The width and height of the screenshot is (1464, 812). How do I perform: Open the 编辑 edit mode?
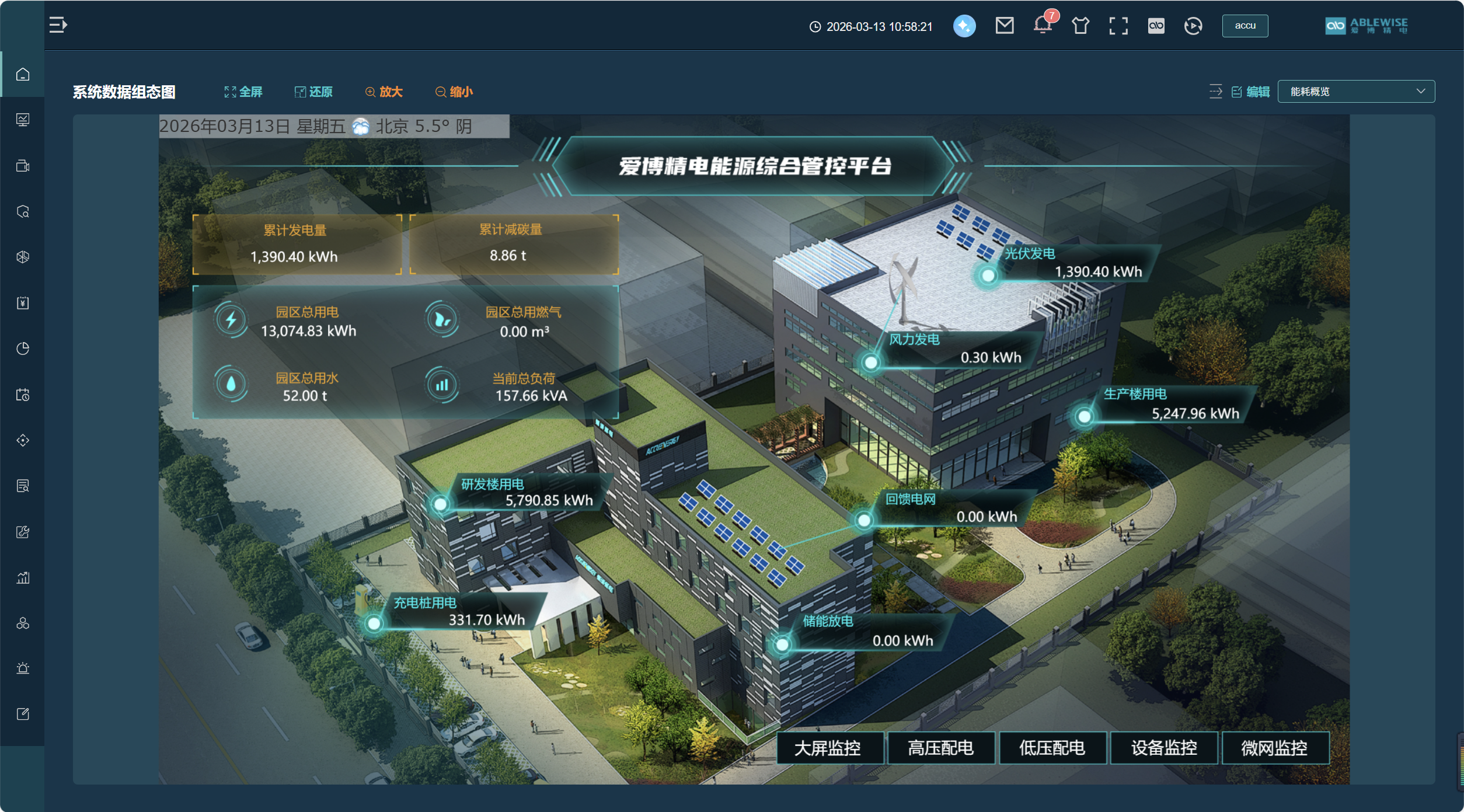(x=1251, y=92)
